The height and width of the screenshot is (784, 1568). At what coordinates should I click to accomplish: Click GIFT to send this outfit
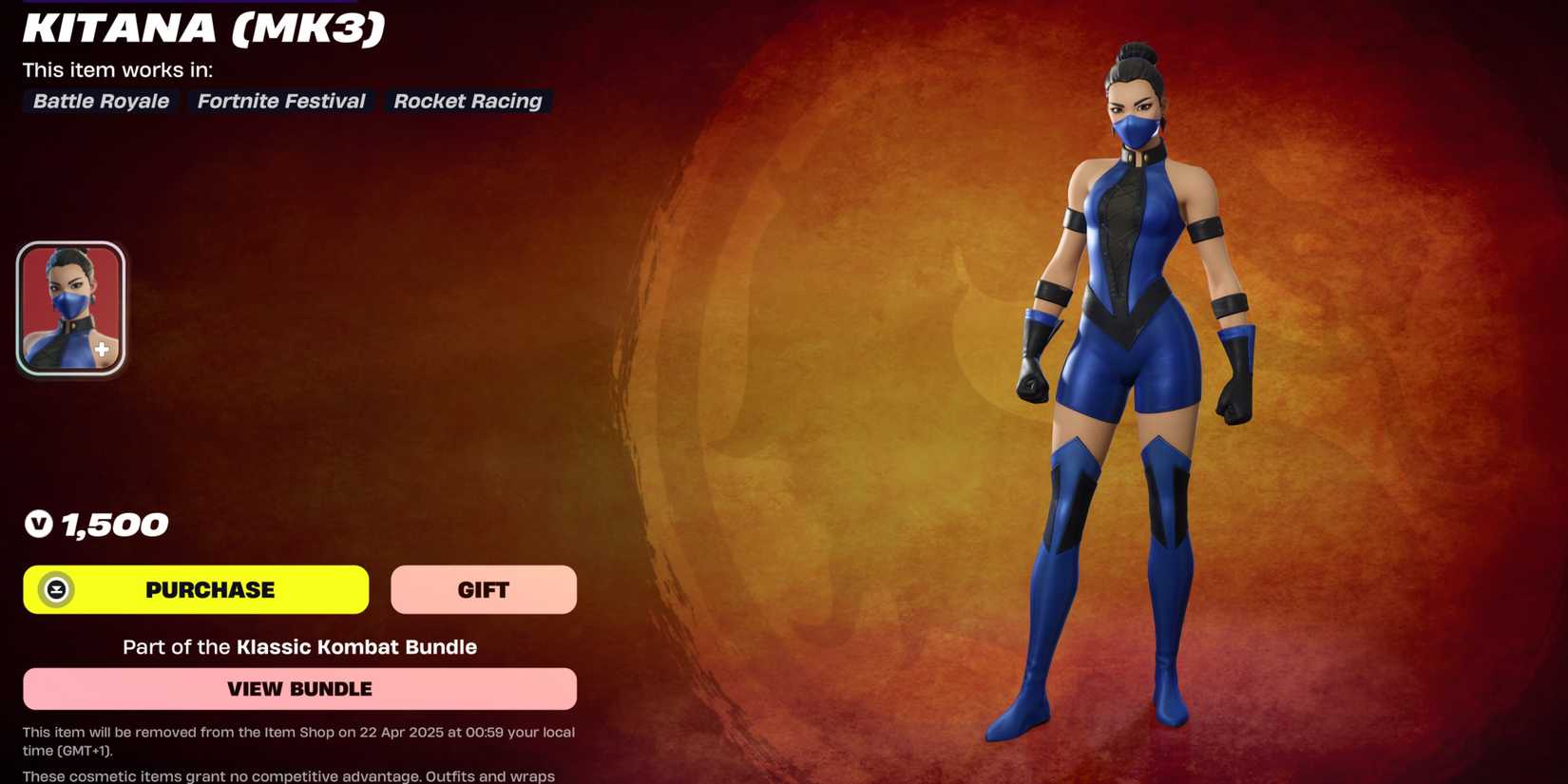click(x=483, y=589)
